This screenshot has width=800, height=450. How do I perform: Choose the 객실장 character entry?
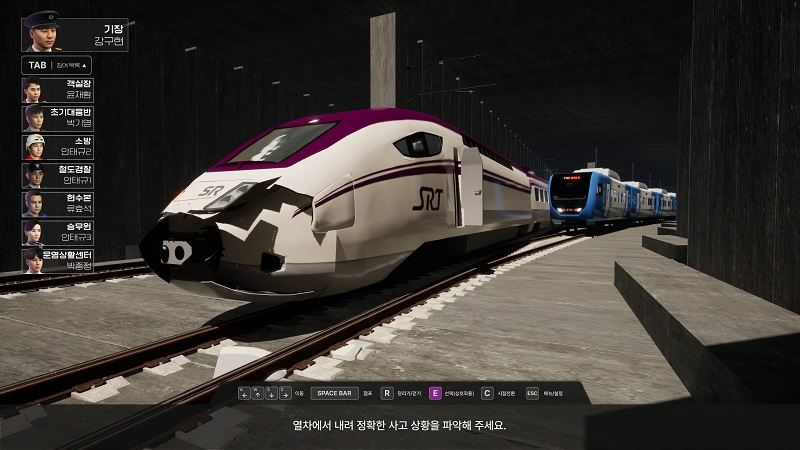tap(58, 89)
